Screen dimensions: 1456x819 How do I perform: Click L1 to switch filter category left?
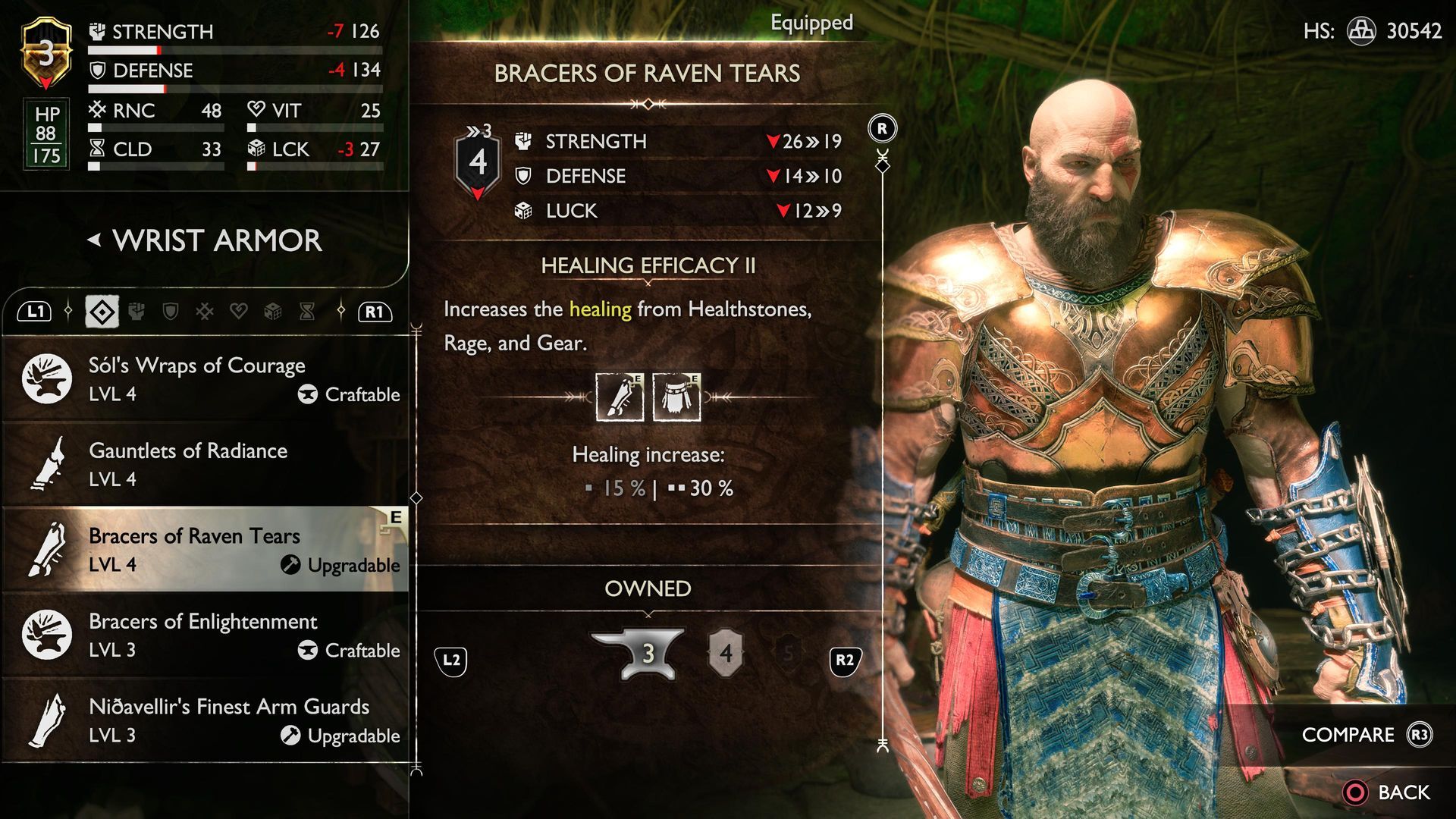click(x=36, y=311)
